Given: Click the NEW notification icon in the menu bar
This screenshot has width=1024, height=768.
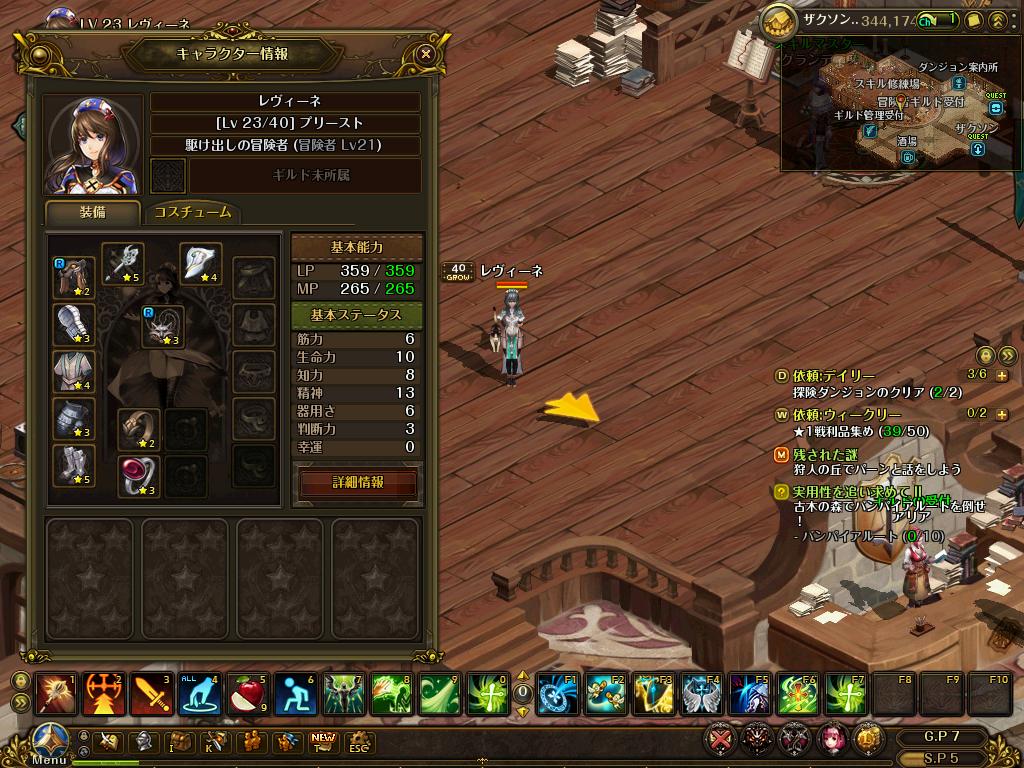Looking at the screenshot, I should point(324,740).
